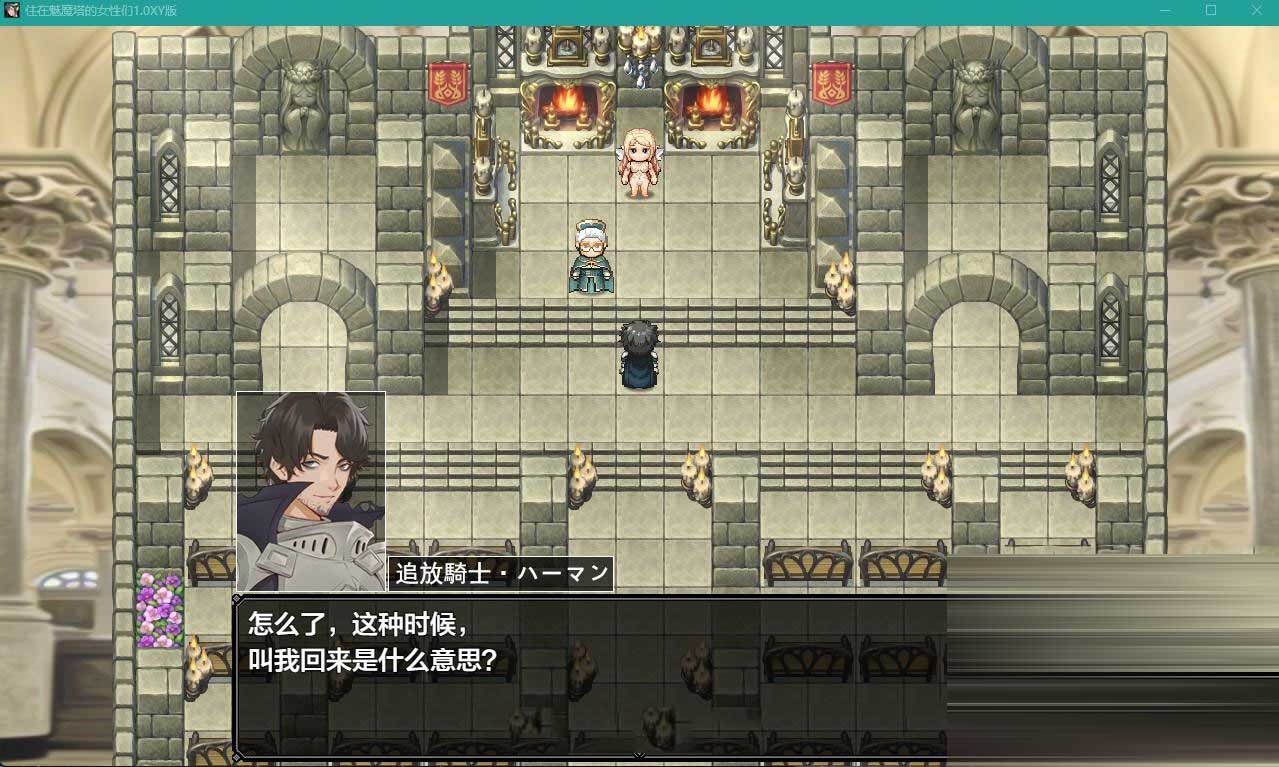Maximize the game window

[1211, 10]
